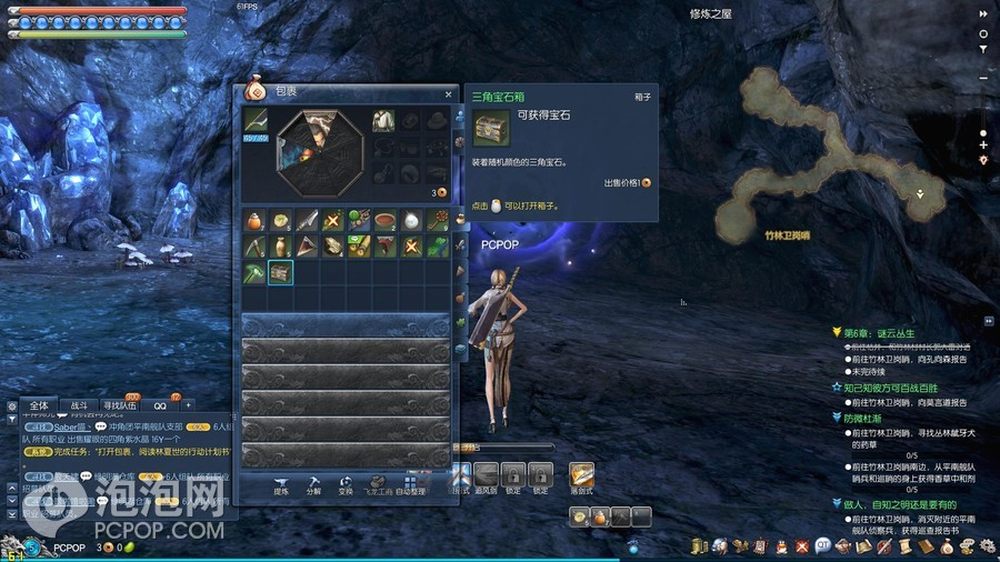Zoom in the minimap with the plus button

tap(984, 145)
